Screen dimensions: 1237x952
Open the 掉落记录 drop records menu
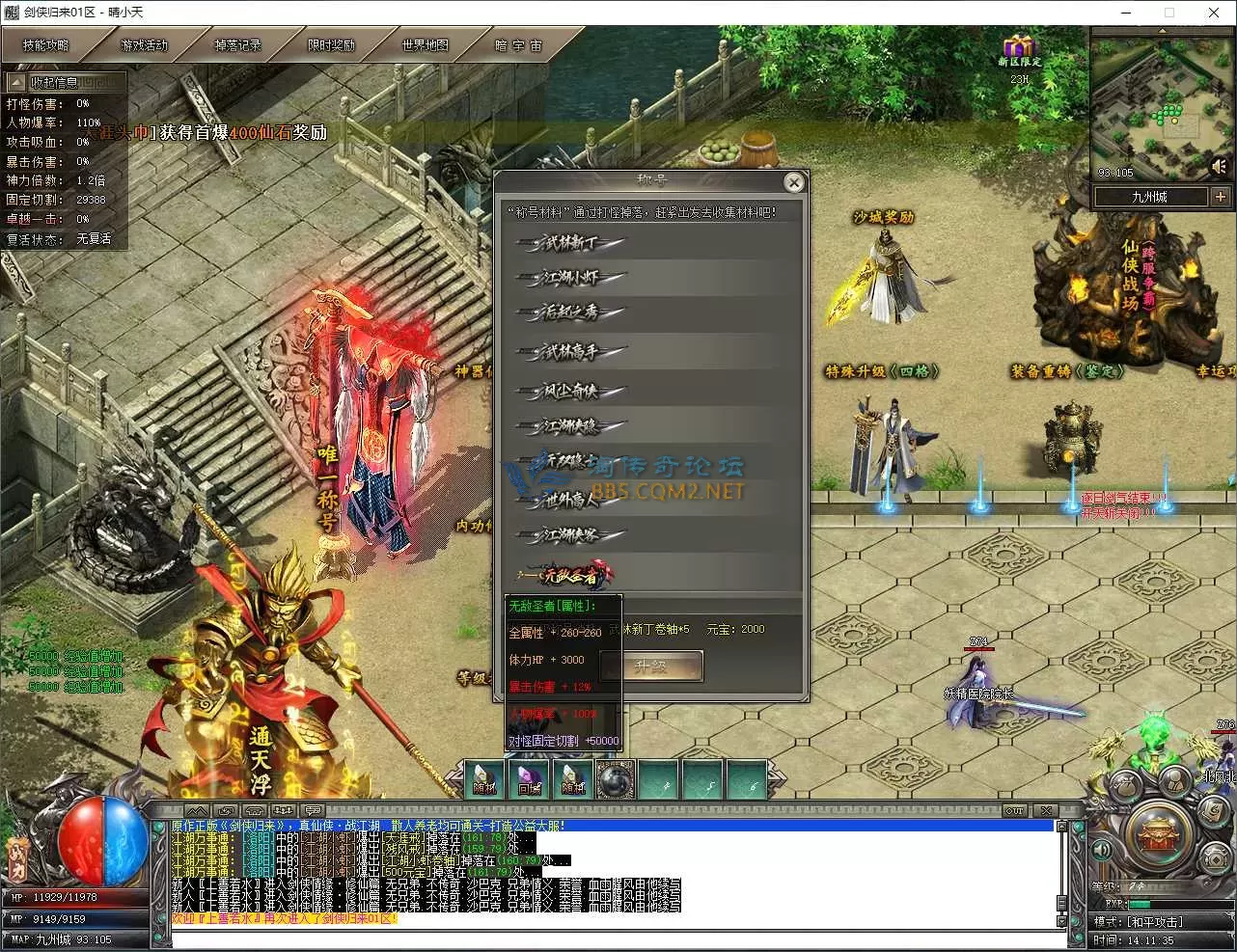(237, 45)
